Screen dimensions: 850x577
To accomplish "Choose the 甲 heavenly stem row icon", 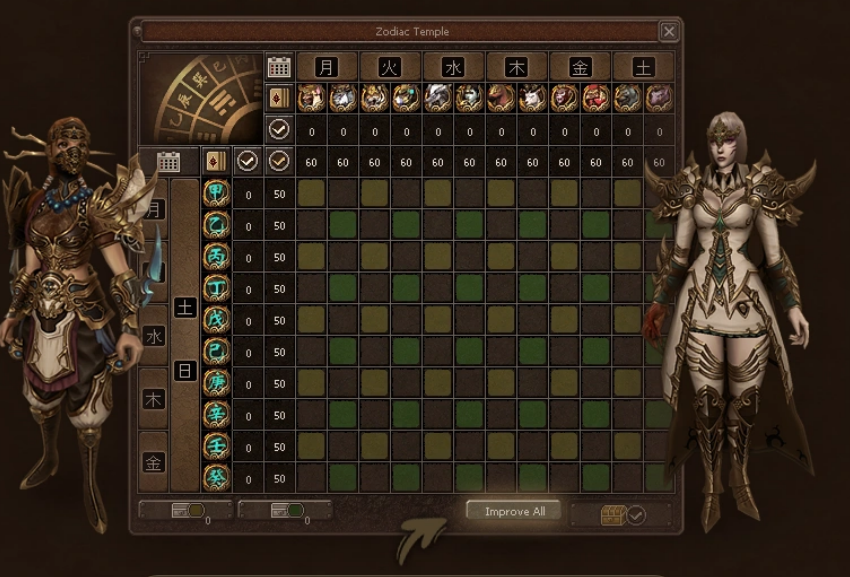I will [x=216, y=194].
